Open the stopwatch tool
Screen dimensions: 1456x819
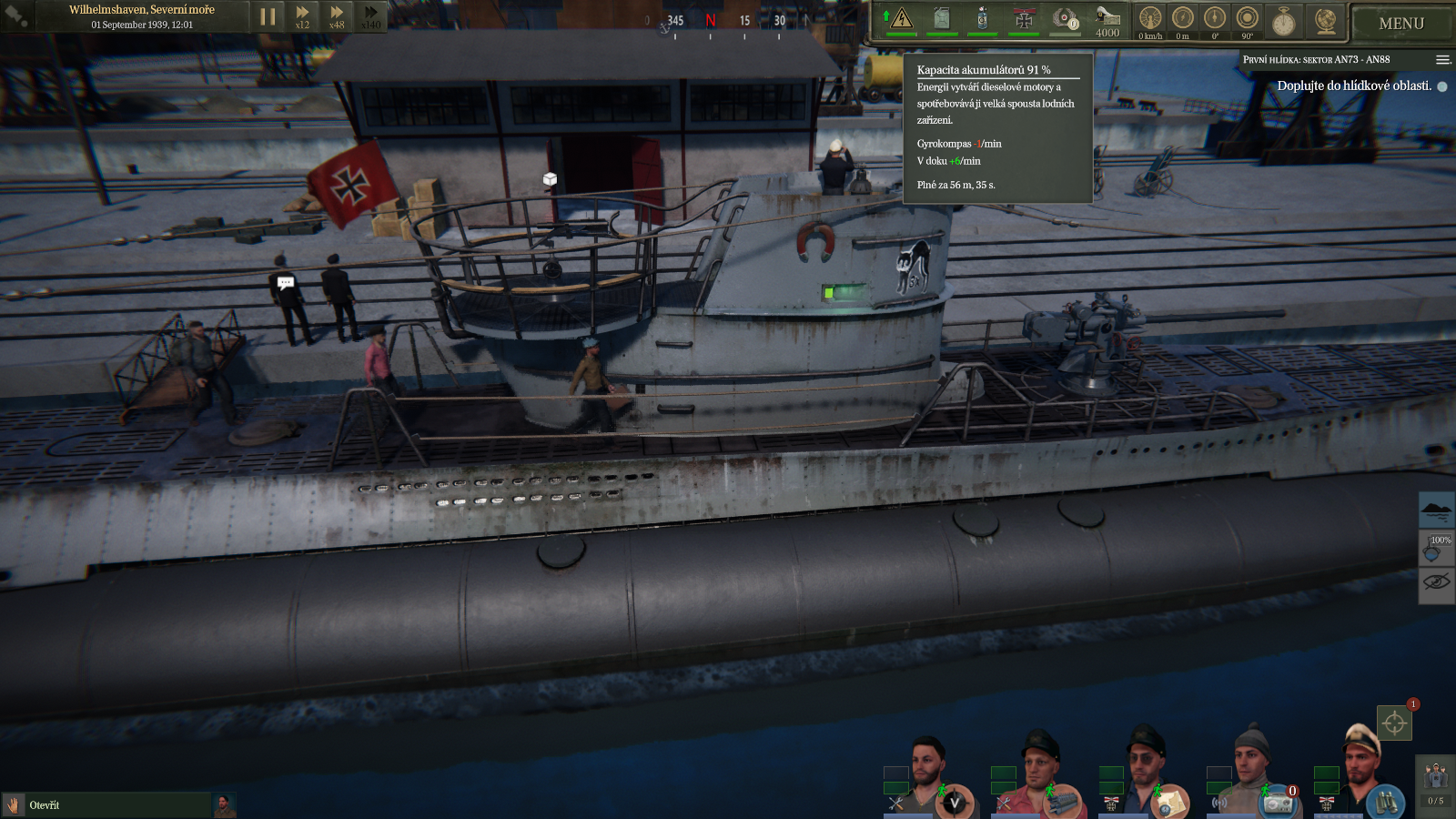pos(1283,21)
